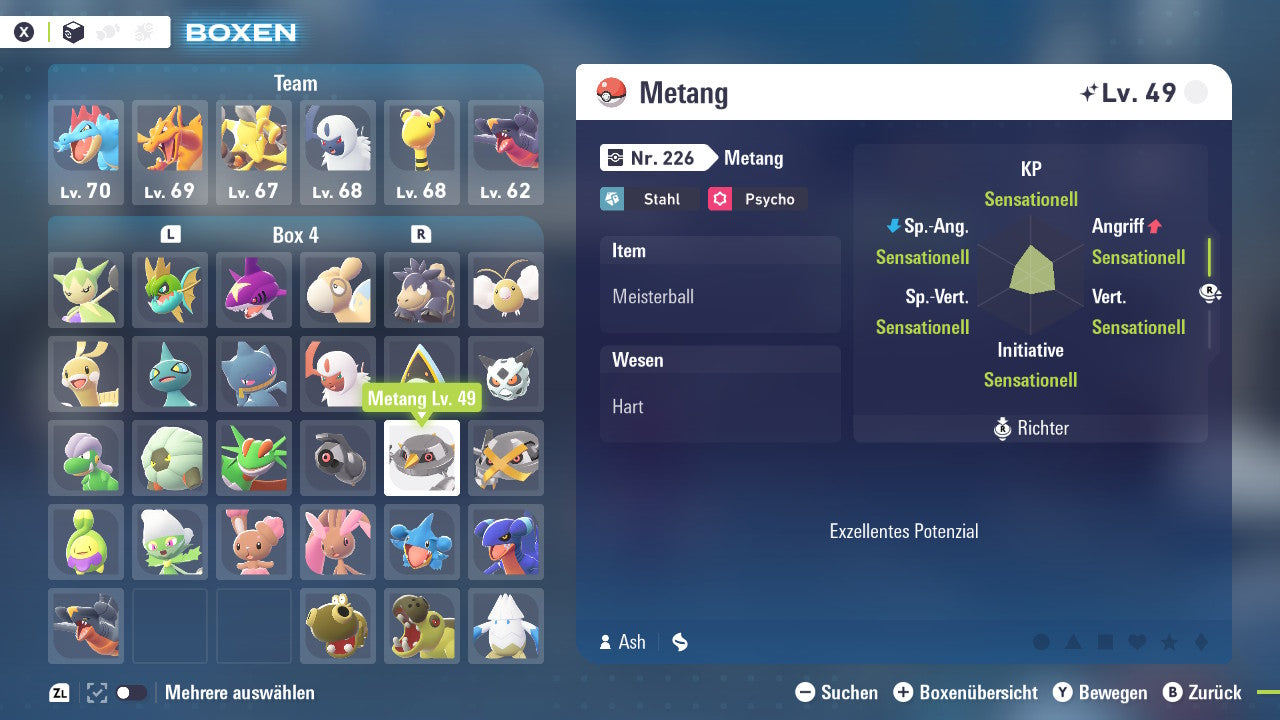The width and height of the screenshot is (1280, 720).
Task: Click the Box 4 header
Action: tap(296, 235)
